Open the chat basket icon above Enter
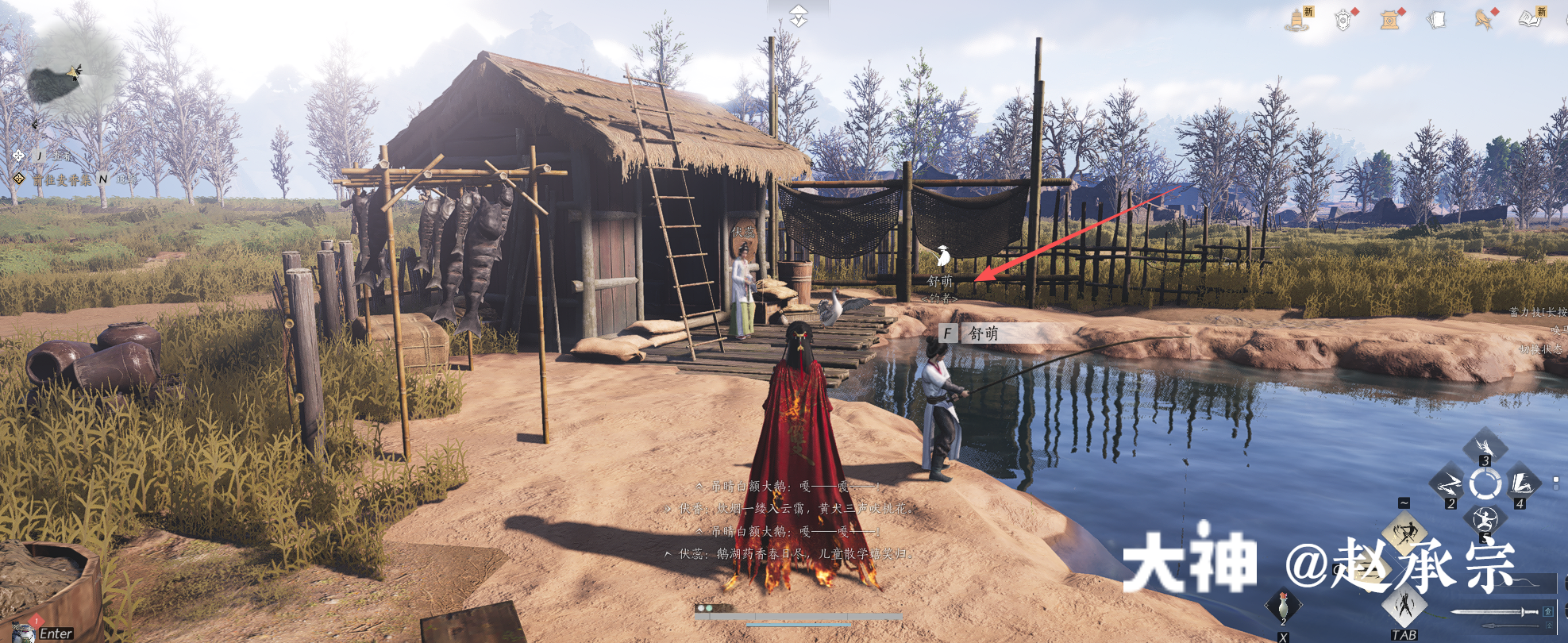The height and width of the screenshot is (643, 1568). (24, 632)
